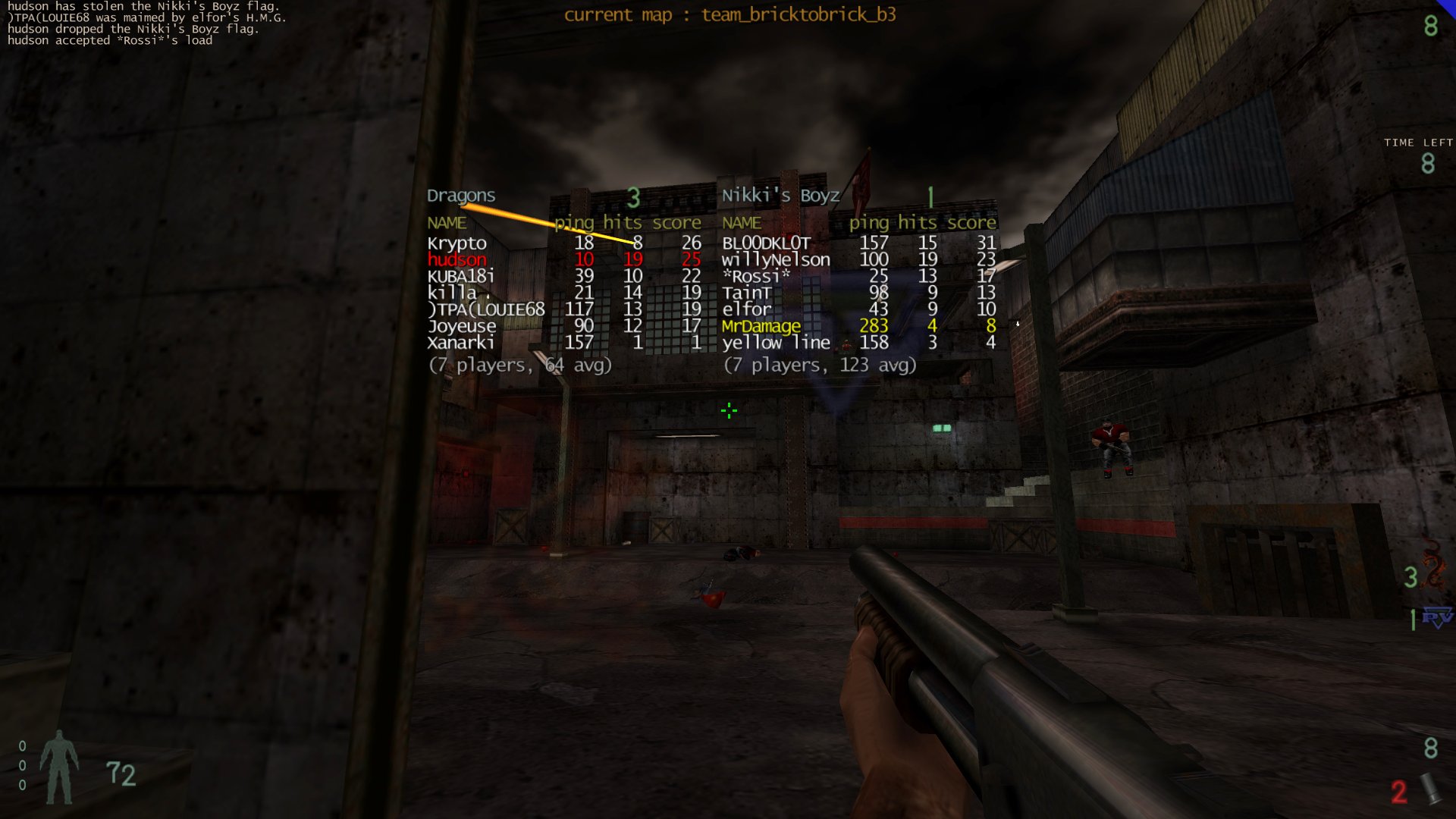
Task: Click the Nikki's Boyz team header
Action: (x=780, y=196)
